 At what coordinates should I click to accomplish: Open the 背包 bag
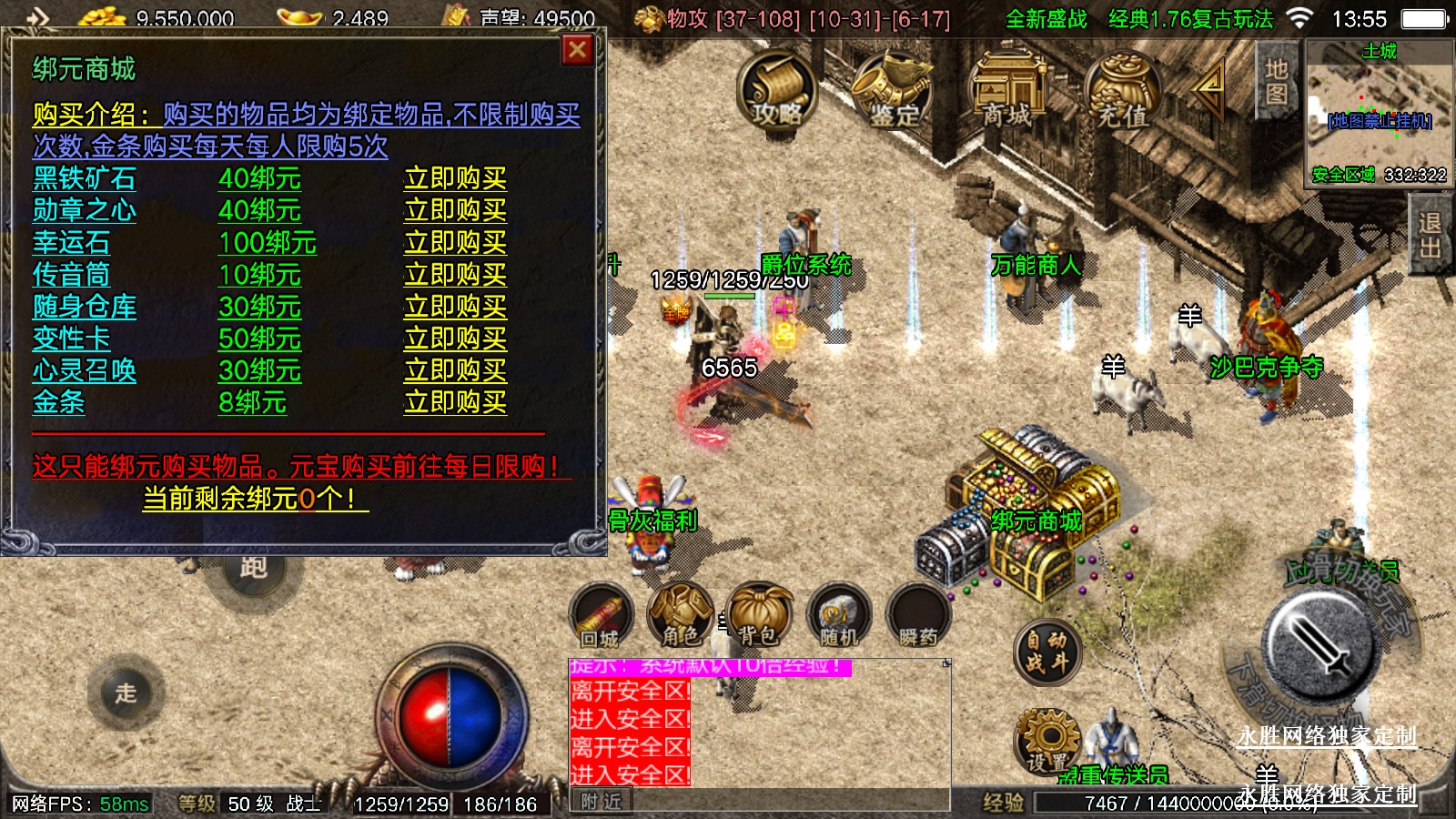(x=758, y=616)
